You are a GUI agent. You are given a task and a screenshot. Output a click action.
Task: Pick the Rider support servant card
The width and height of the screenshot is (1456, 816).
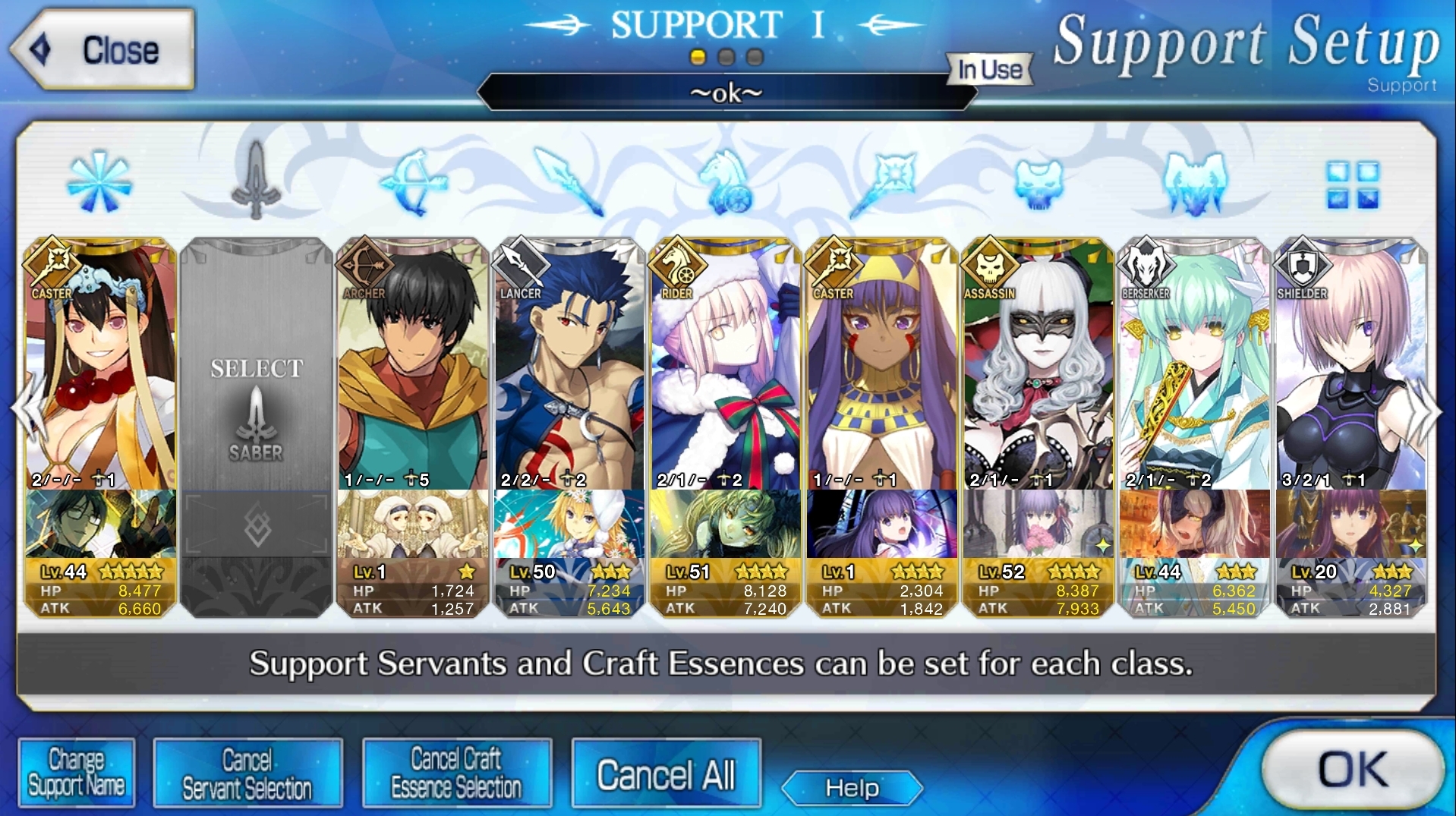(726, 364)
